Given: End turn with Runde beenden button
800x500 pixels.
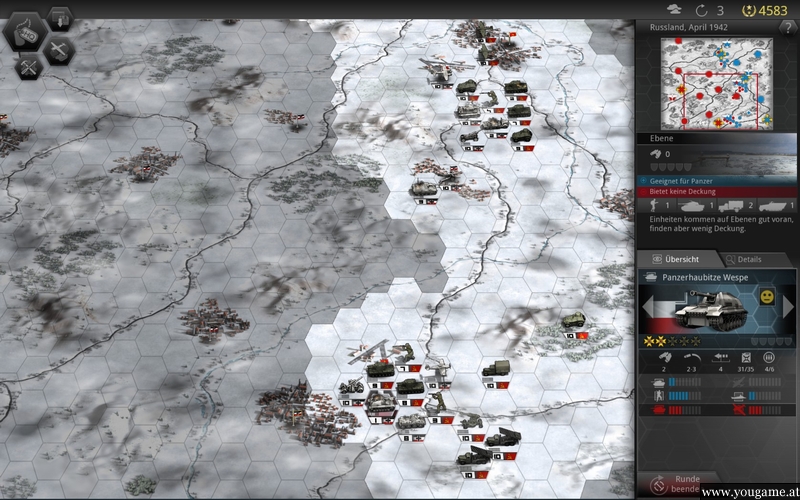Looking at the screenshot, I should 683,484.
